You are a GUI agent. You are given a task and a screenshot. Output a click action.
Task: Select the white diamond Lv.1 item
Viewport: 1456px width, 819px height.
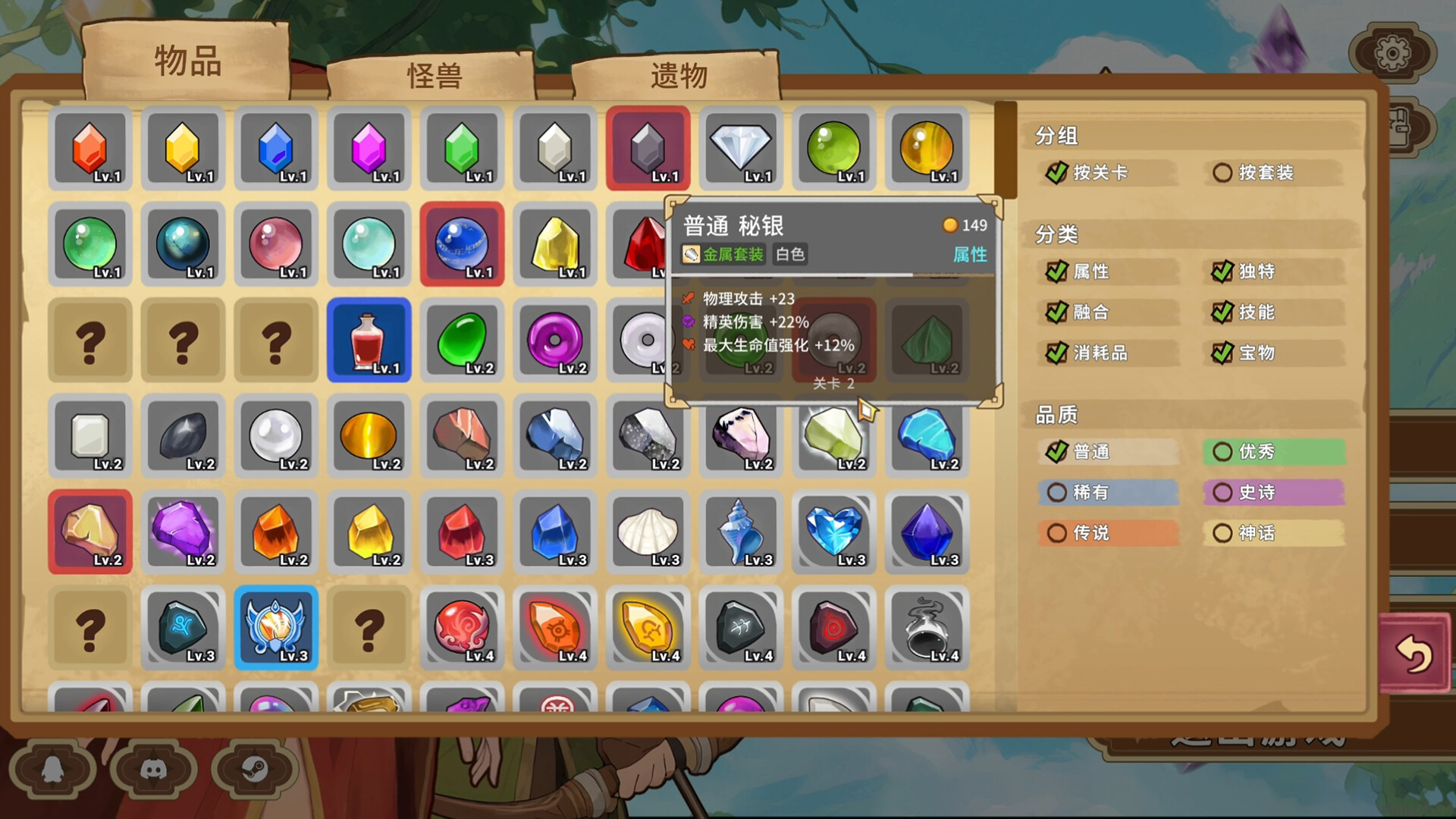[x=741, y=149]
